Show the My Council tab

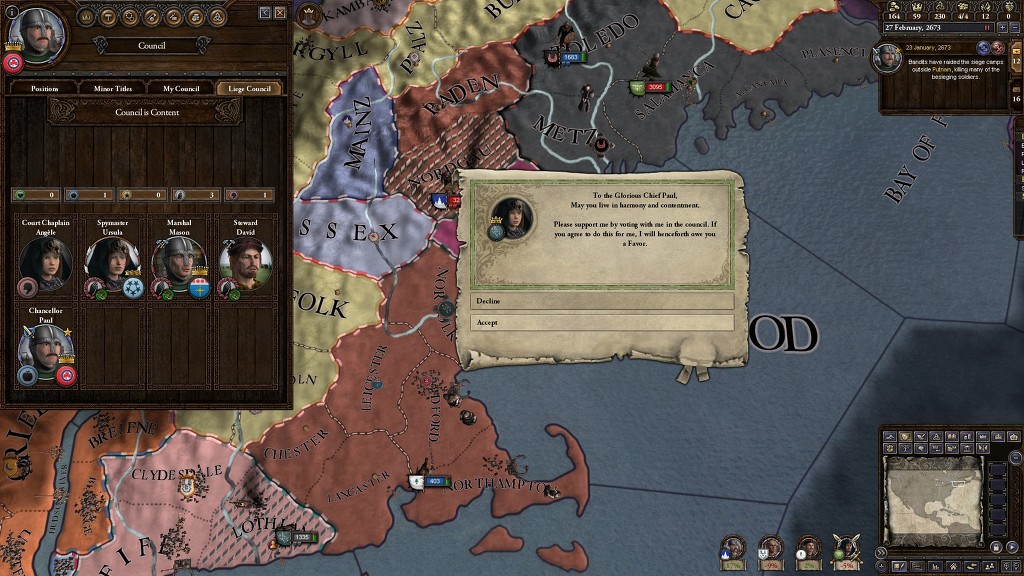(x=181, y=89)
